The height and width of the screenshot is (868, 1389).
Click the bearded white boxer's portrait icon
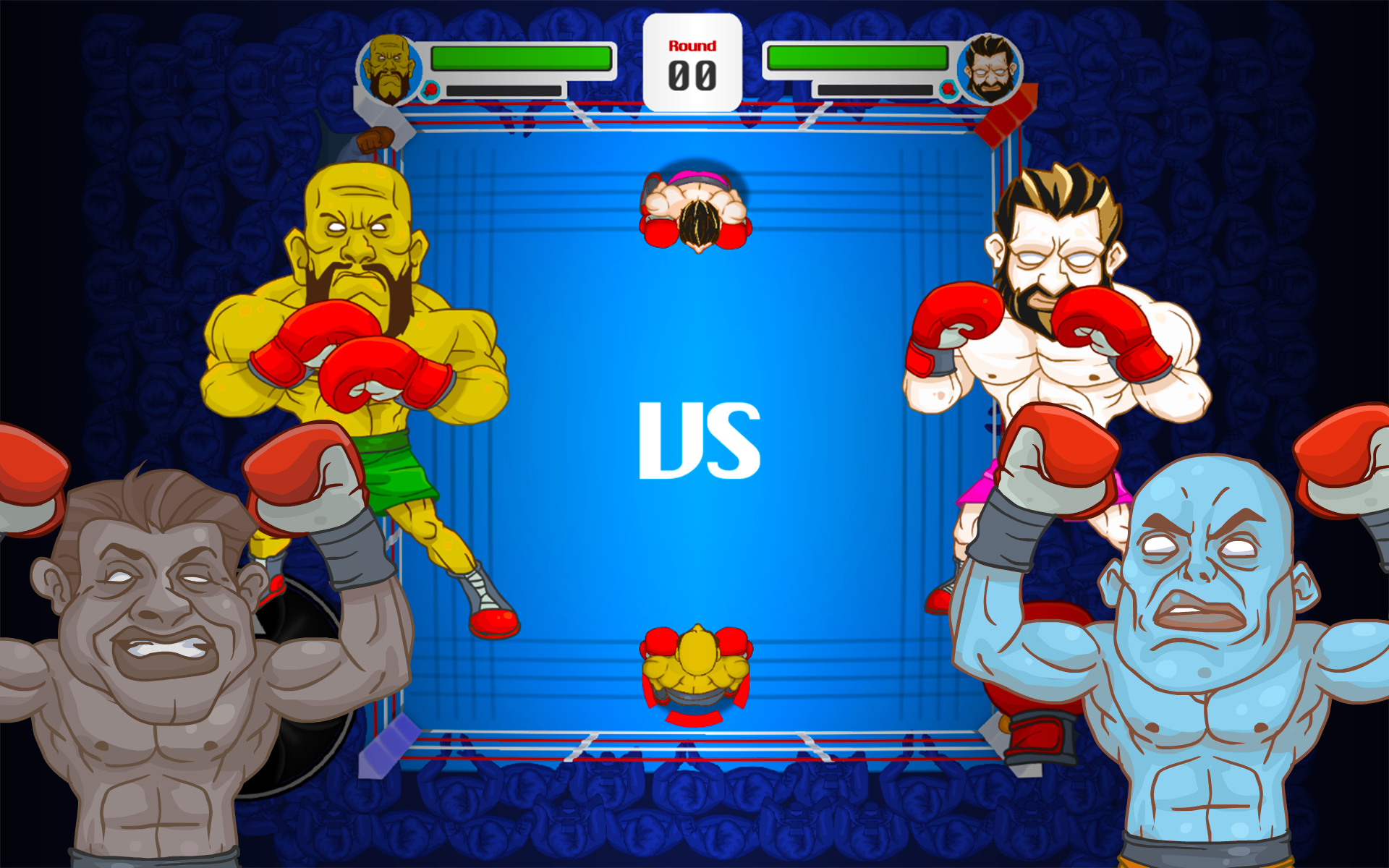(990, 69)
